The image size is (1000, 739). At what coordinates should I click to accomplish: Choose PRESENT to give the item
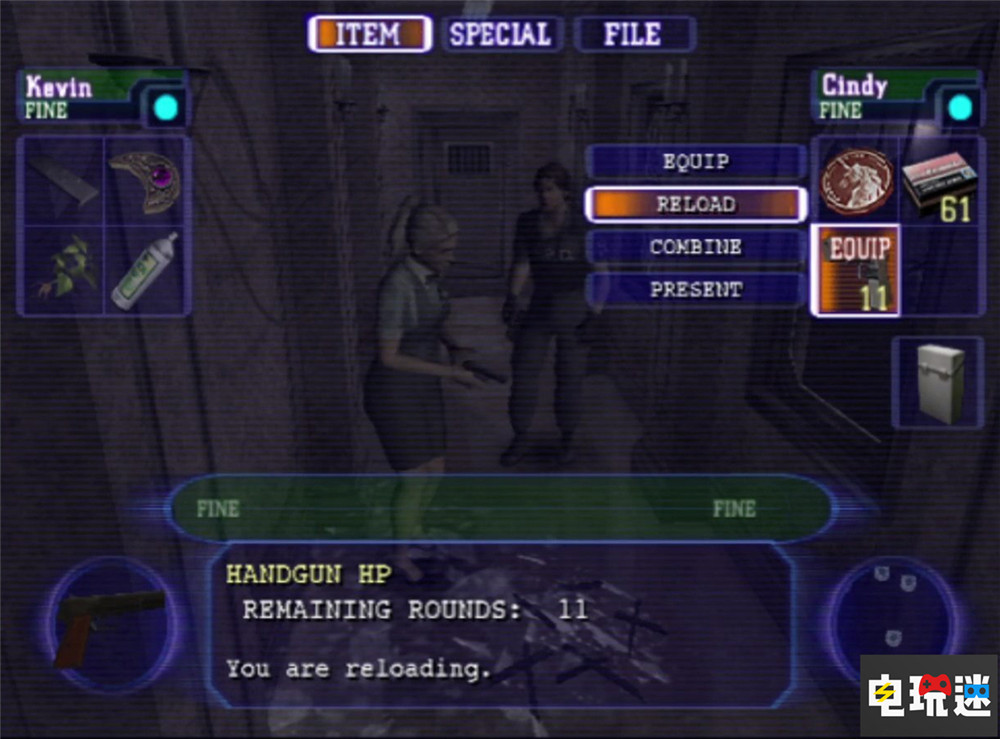click(695, 290)
